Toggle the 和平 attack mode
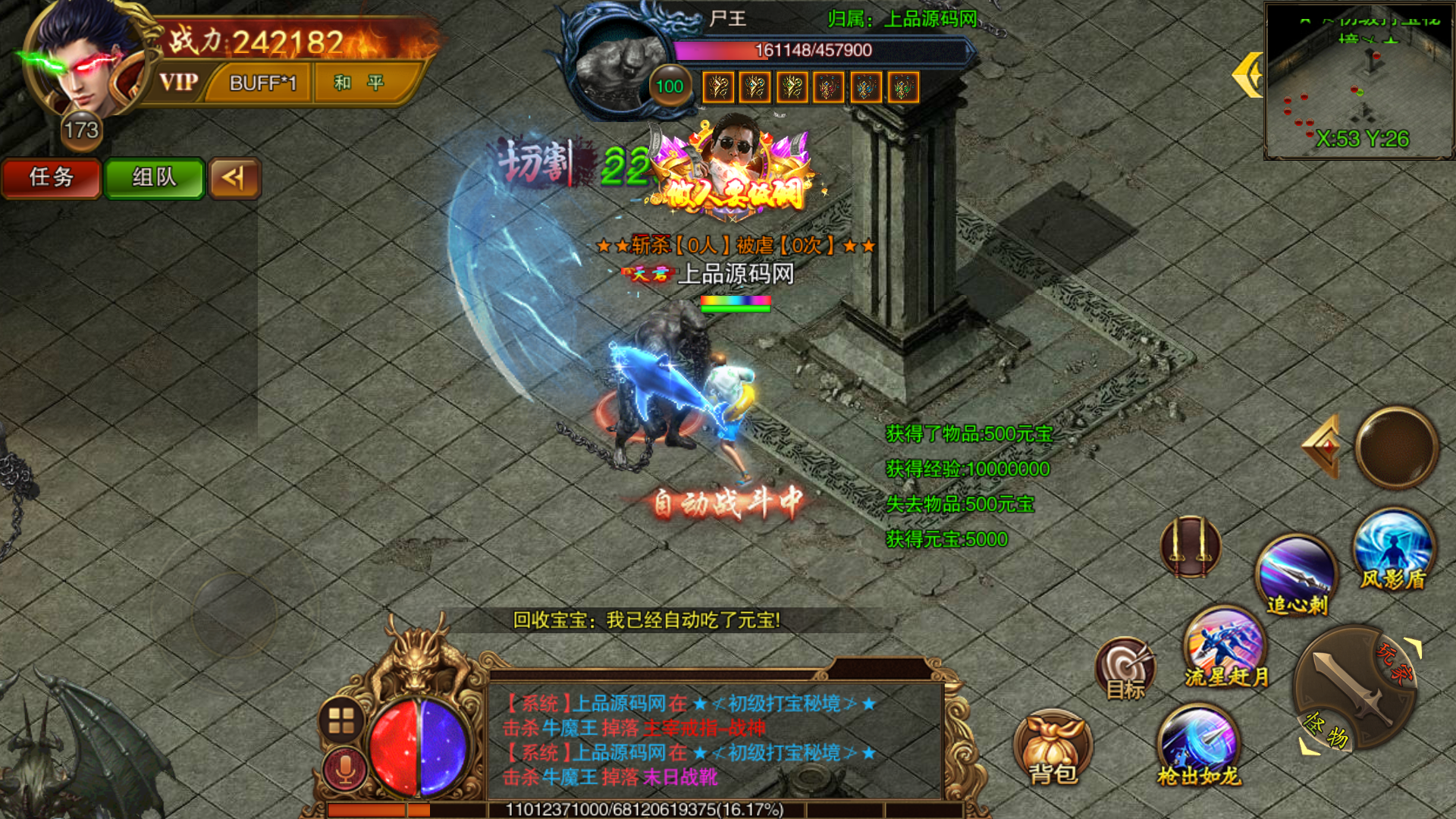1456x819 pixels. pos(360,83)
